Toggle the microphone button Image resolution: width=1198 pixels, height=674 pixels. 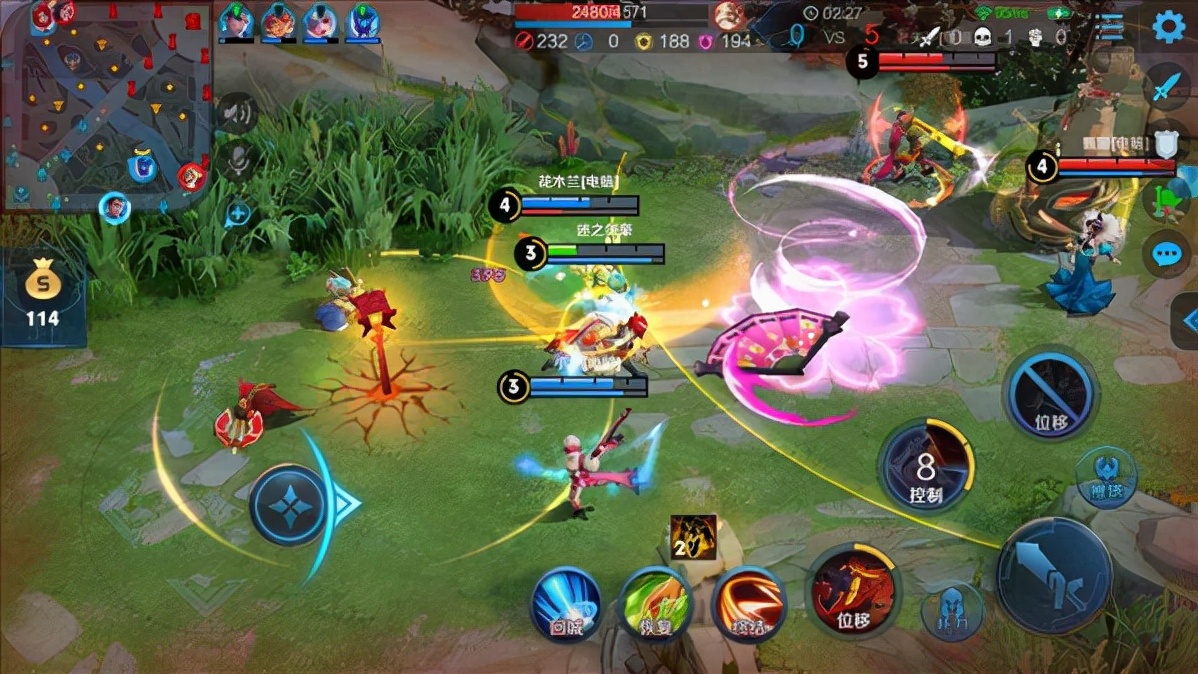coord(237,159)
